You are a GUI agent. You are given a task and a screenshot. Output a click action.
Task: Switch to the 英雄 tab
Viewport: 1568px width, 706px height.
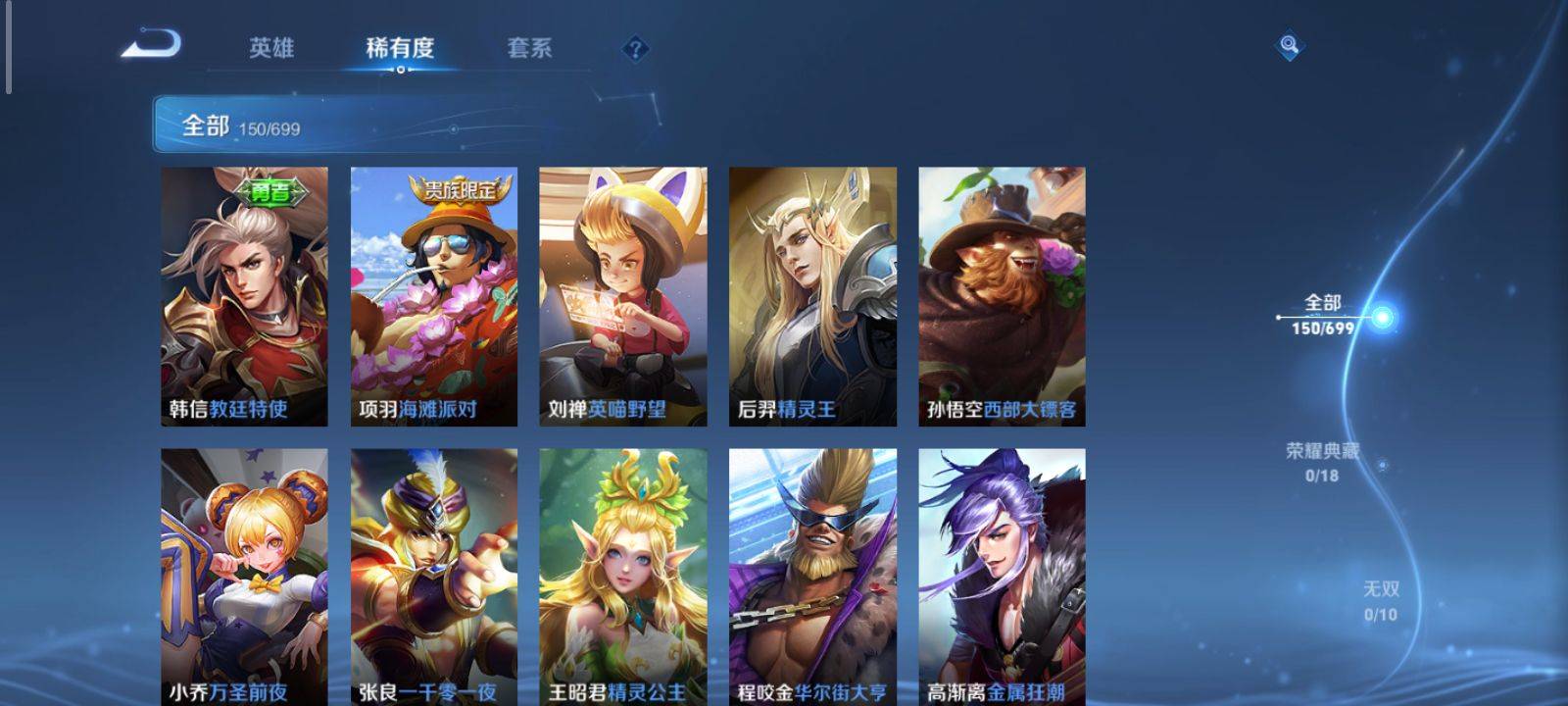270,48
